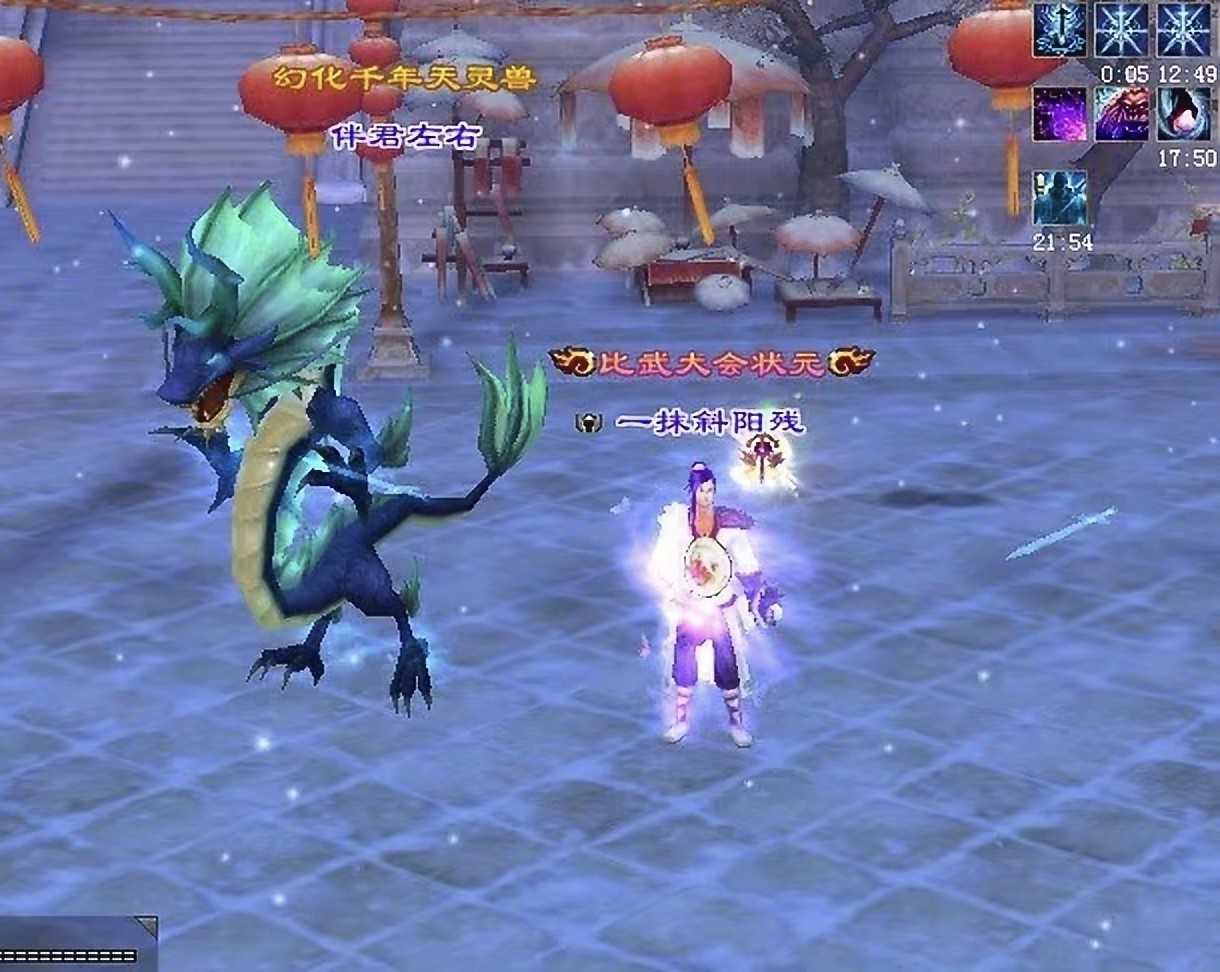
Task: Click the dashed chat line in the chat panel
Action: tap(68, 956)
